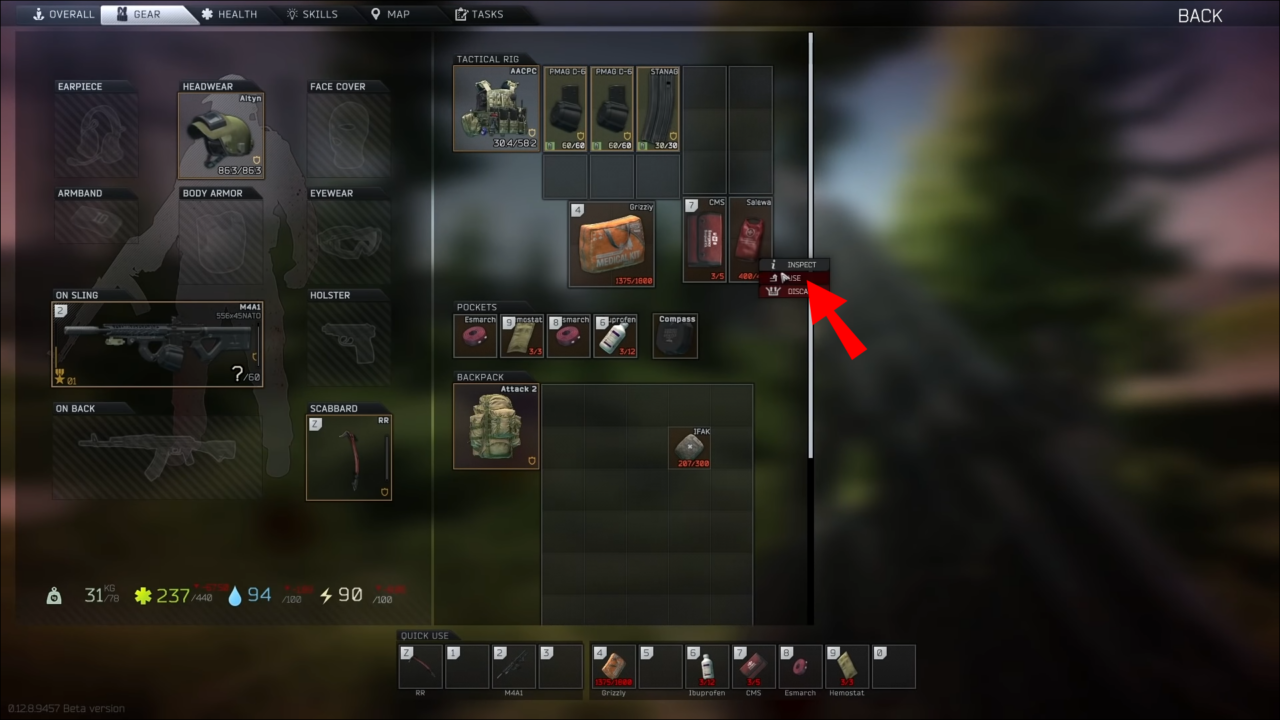The width and height of the screenshot is (1280, 720).
Task: Select the M4A1 in On Sling slot
Action: point(155,343)
